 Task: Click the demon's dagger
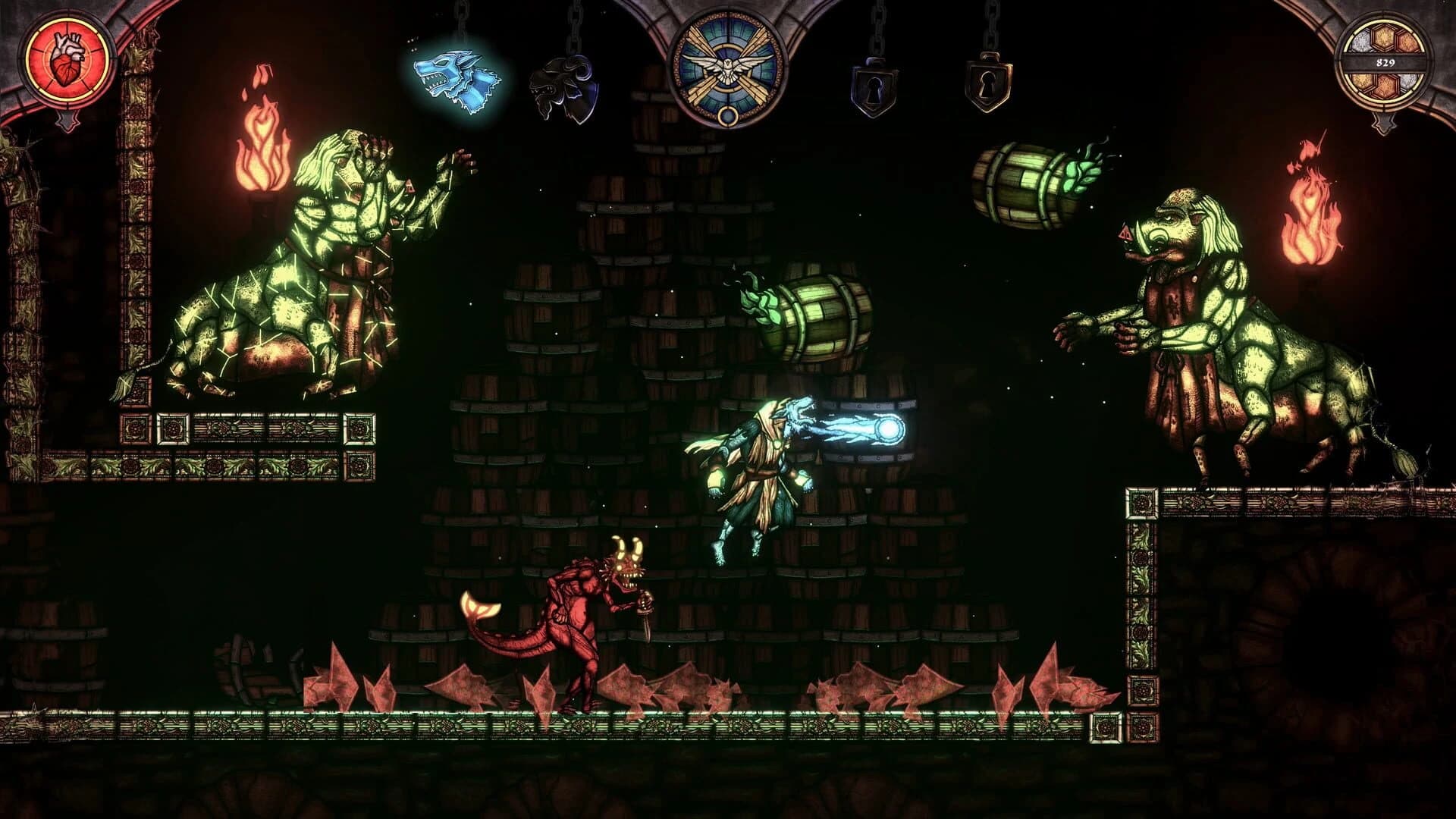pyautogui.click(x=648, y=622)
